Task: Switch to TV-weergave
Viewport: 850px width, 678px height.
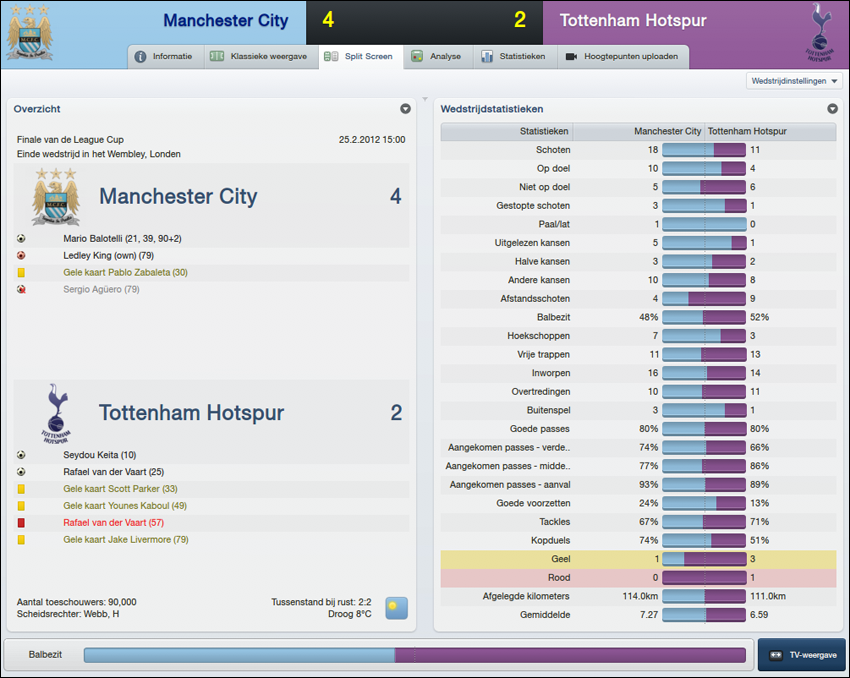Action: 801,656
